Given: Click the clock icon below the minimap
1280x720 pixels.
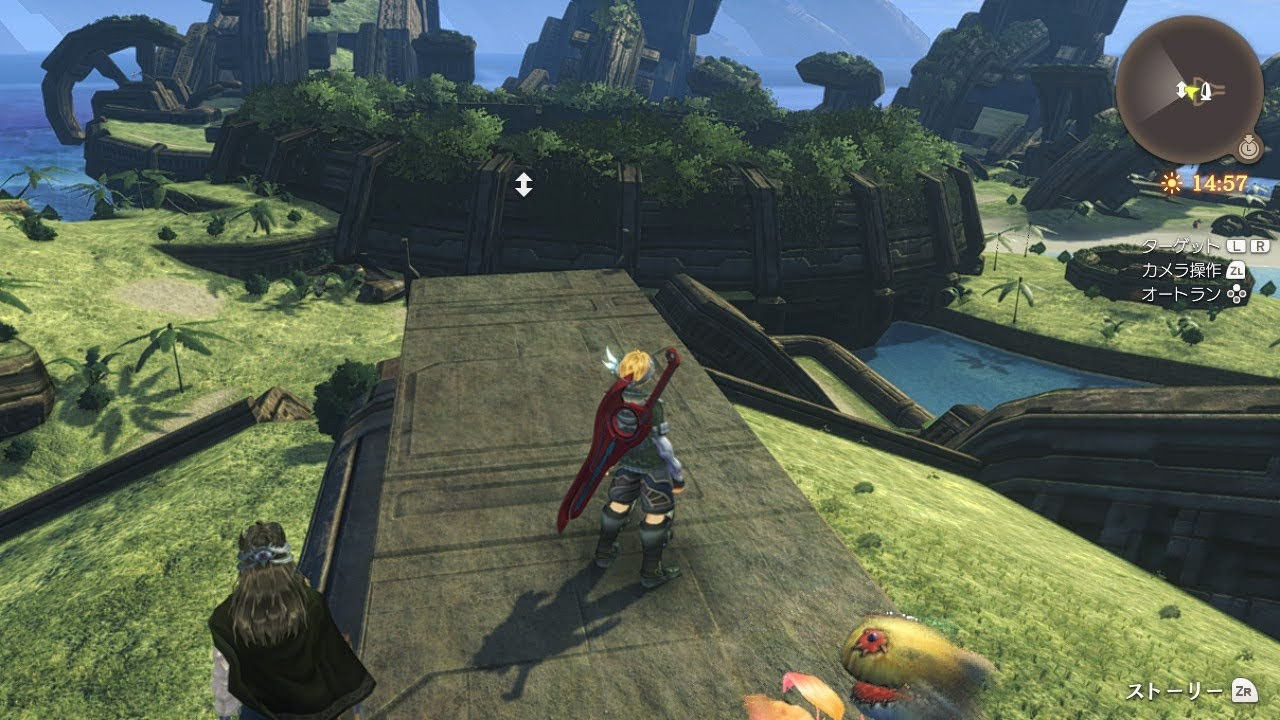Looking at the screenshot, I should (x=1247, y=149).
